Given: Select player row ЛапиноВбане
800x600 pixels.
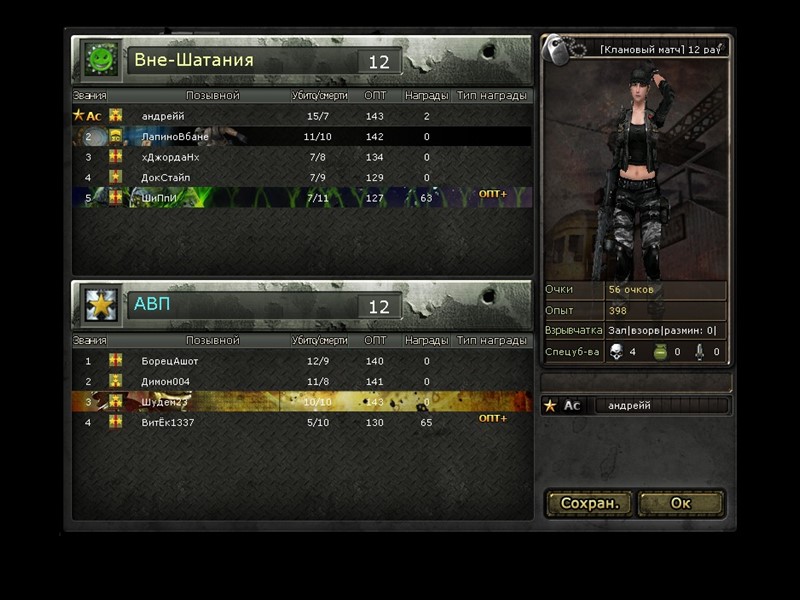Looking at the screenshot, I should (x=300, y=137).
